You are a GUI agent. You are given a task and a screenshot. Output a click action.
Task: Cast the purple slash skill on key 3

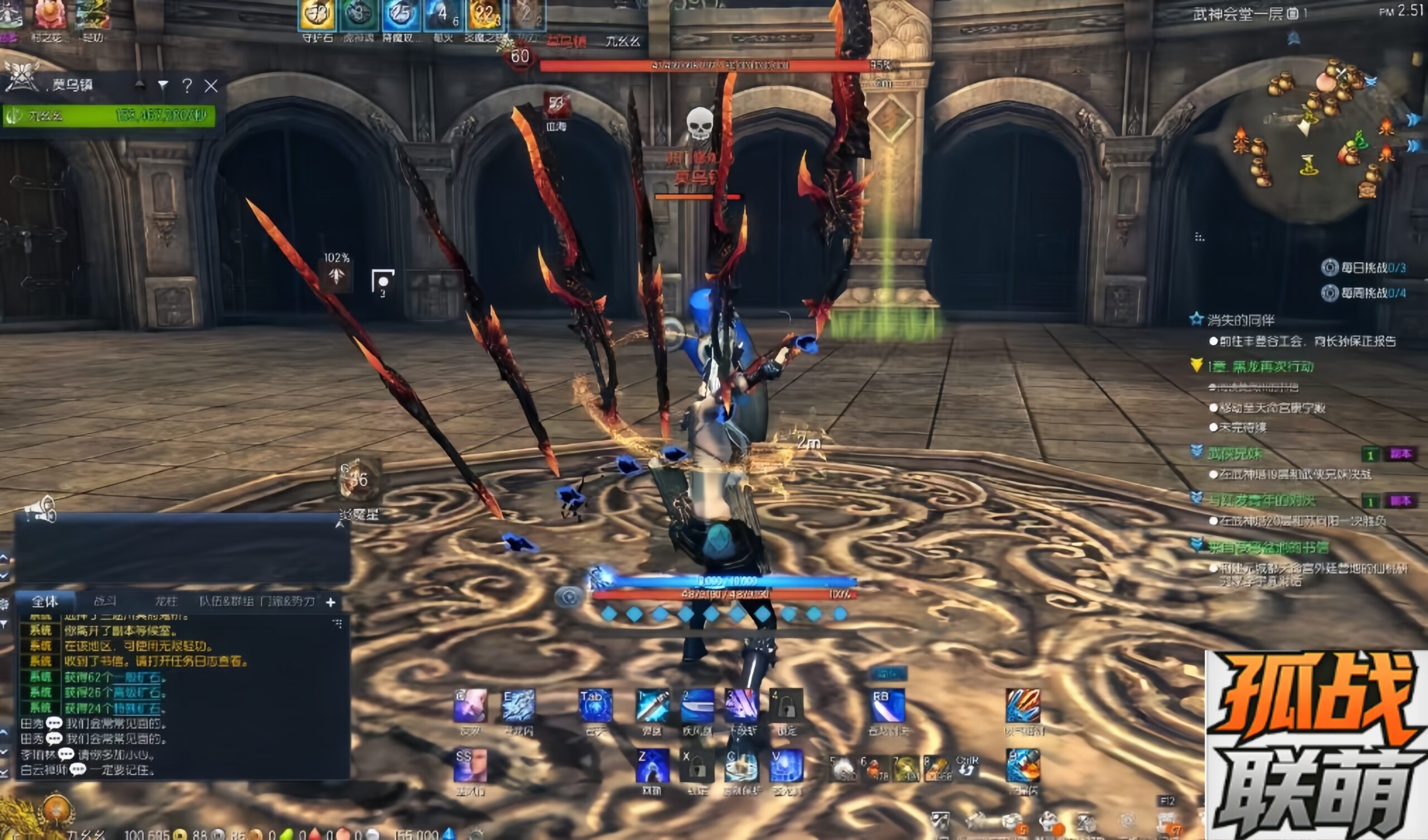(741, 706)
